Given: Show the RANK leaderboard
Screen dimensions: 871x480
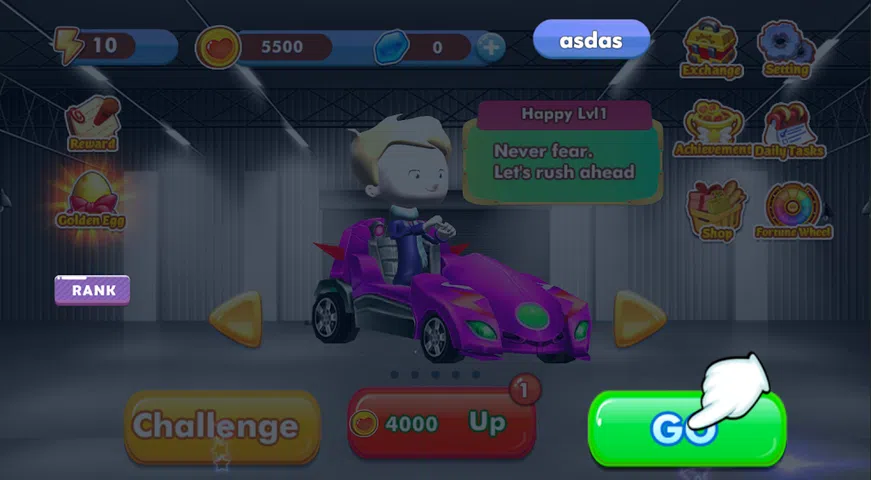Looking at the screenshot, I should [x=92, y=290].
